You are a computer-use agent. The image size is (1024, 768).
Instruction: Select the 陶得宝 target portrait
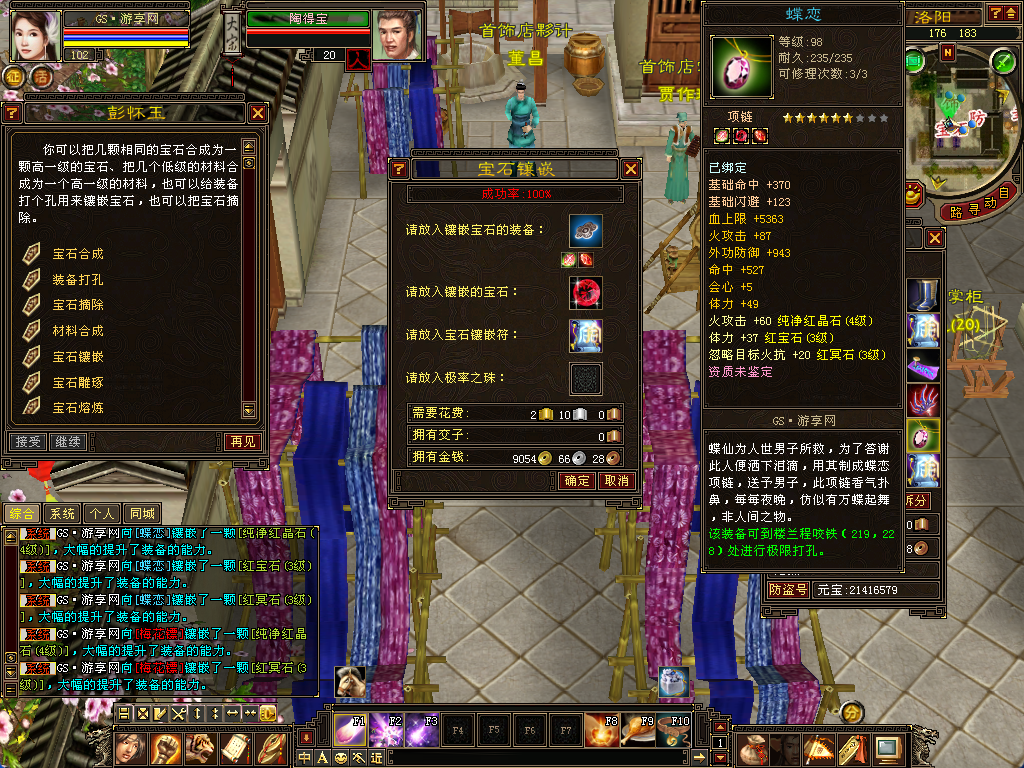[x=396, y=35]
